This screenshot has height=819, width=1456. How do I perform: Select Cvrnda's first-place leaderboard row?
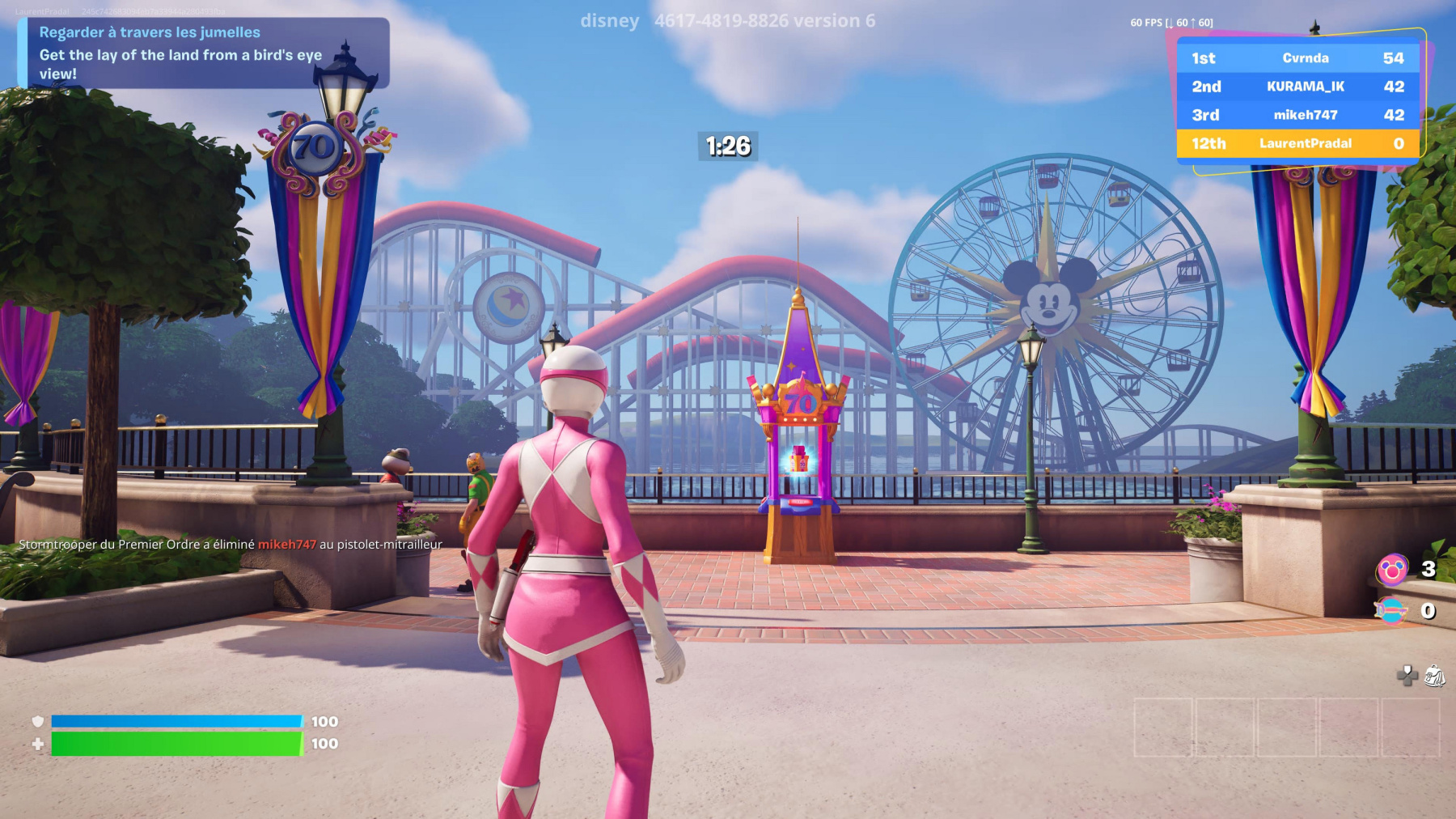coord(1297,58)
